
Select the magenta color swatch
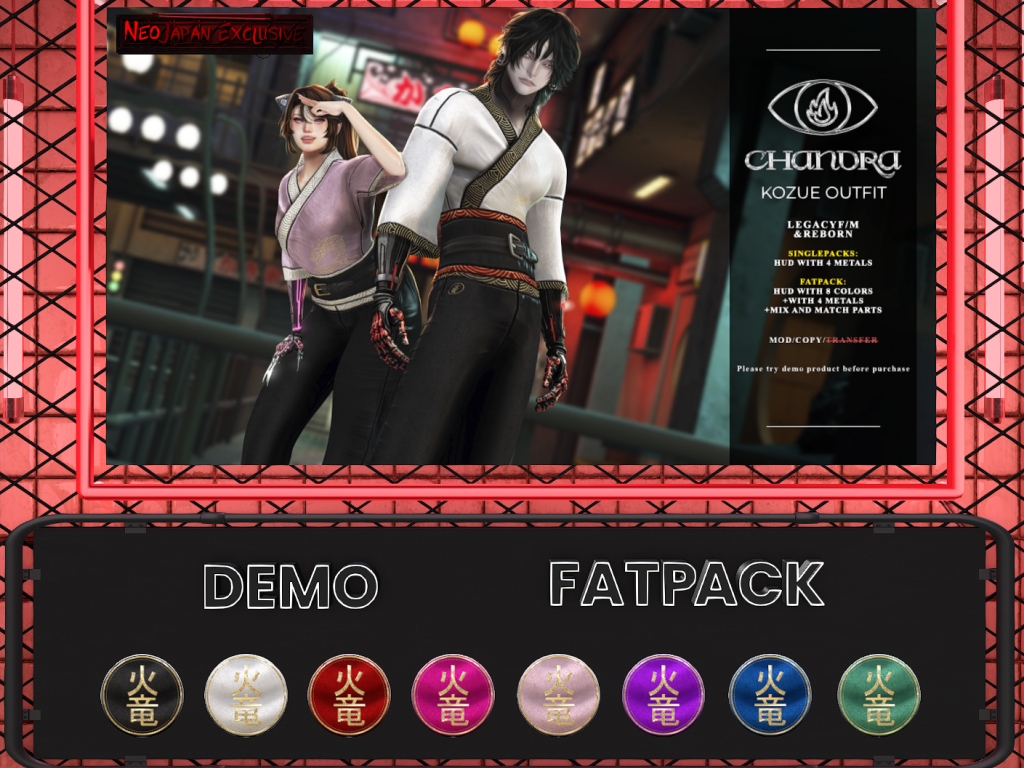[453, 695]
